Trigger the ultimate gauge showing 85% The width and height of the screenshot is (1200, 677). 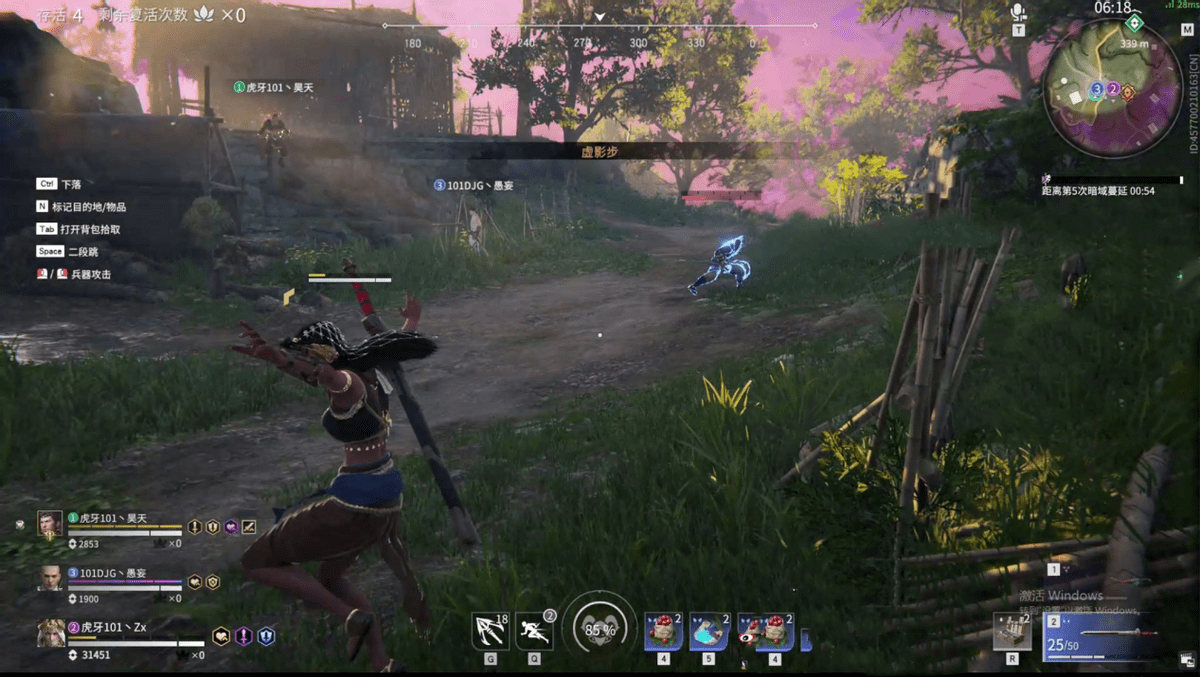[x=599, y=630]
